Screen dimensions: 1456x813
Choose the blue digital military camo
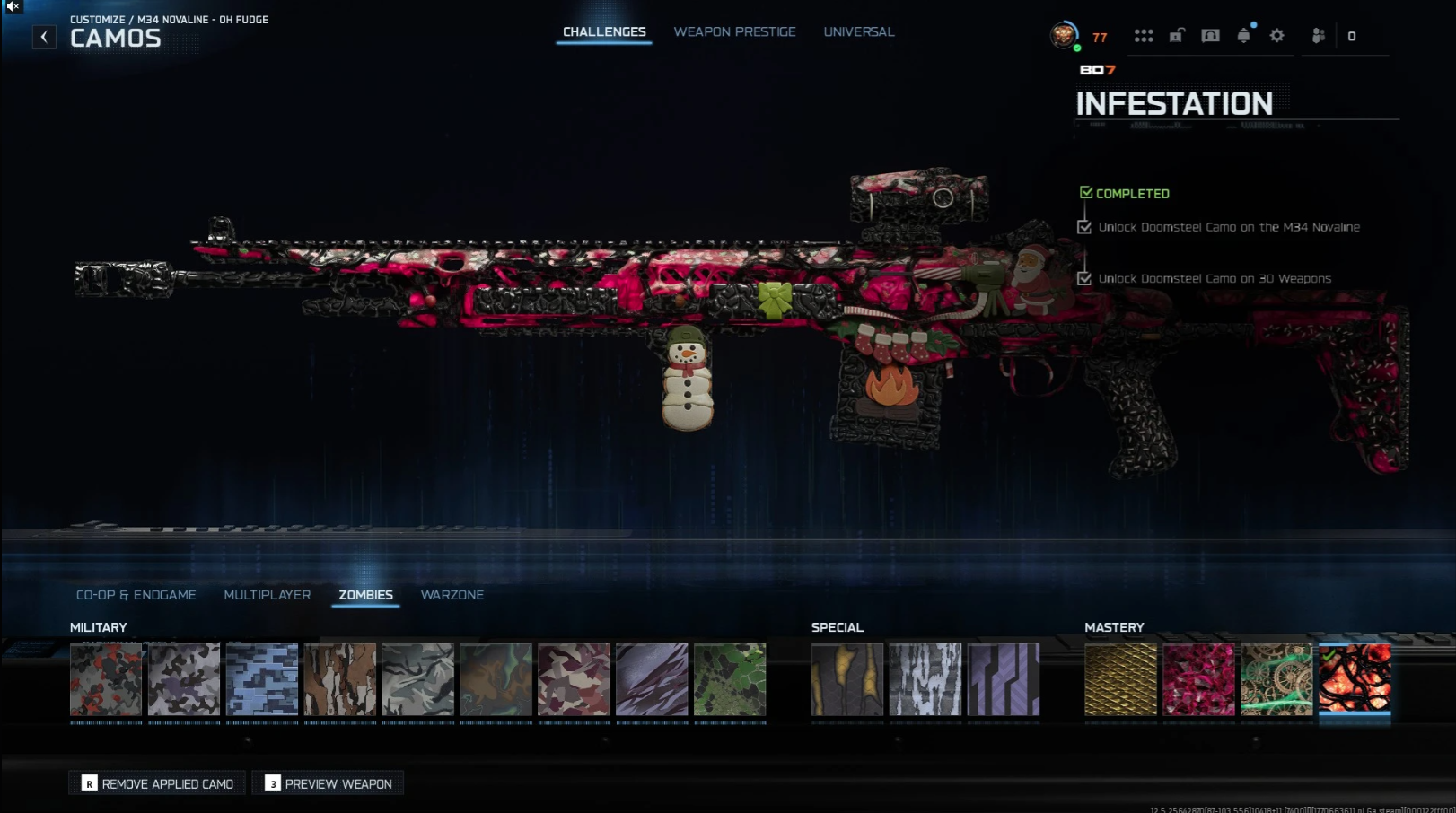tap(262, 679)
